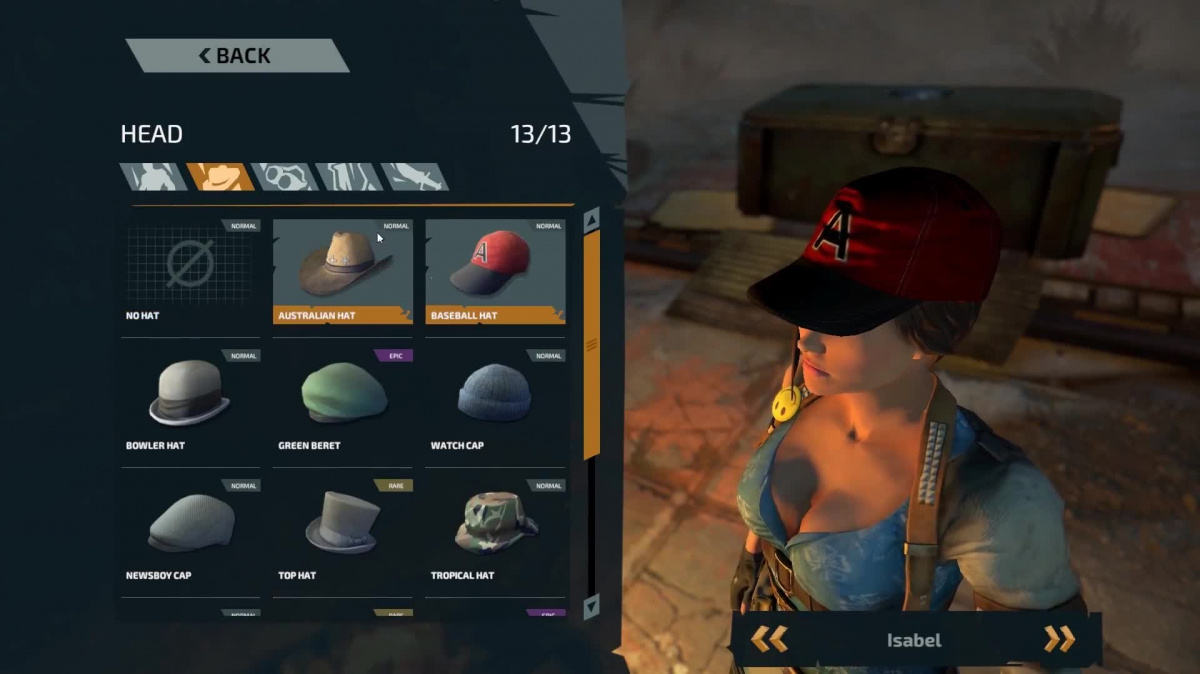Screen dimensions: 1200x674
Task: Equip the Australian Hat
Action: tap(343, 270)
